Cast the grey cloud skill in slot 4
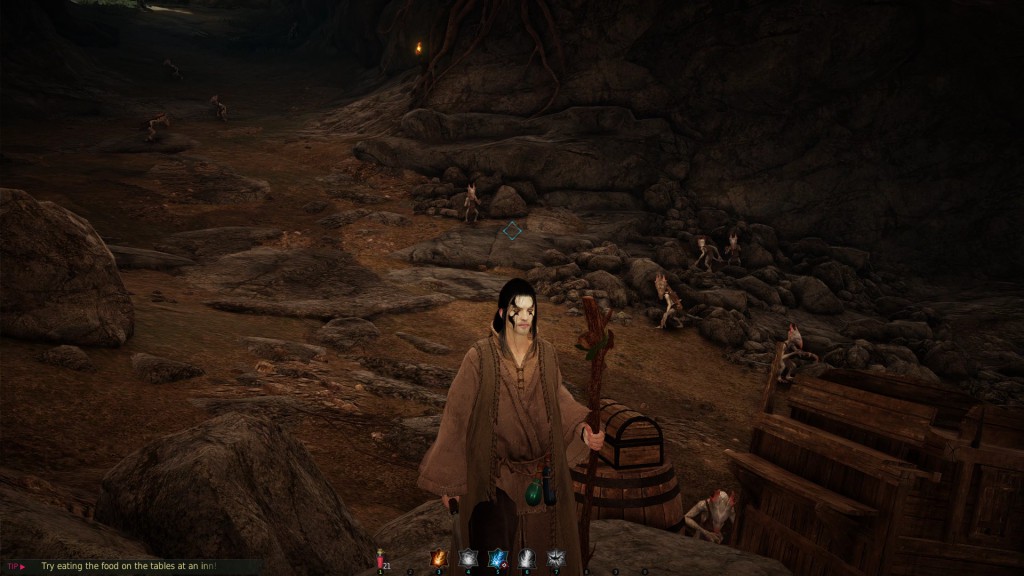 [467, 558]
